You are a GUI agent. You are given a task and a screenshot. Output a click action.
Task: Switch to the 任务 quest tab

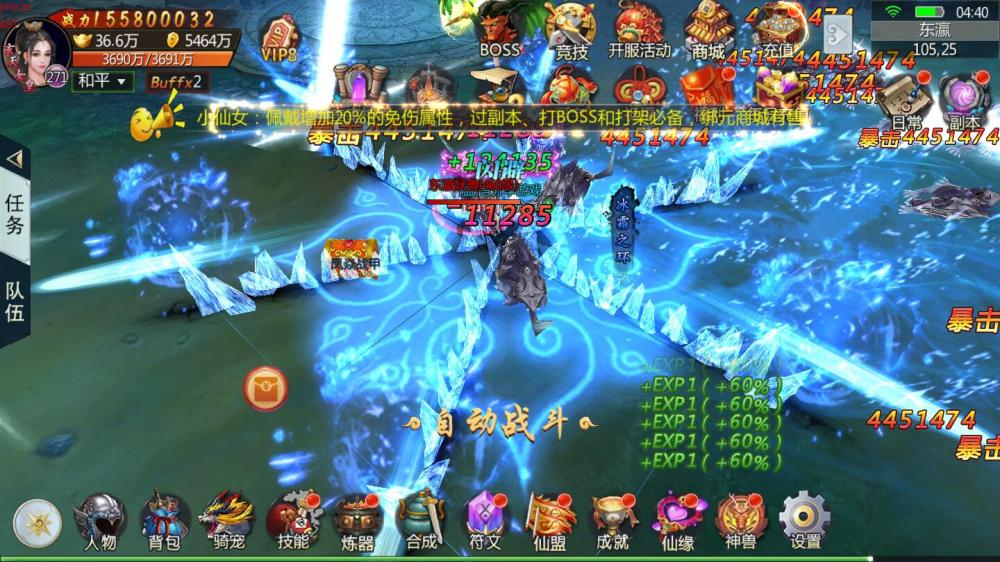tap(15, 213)
